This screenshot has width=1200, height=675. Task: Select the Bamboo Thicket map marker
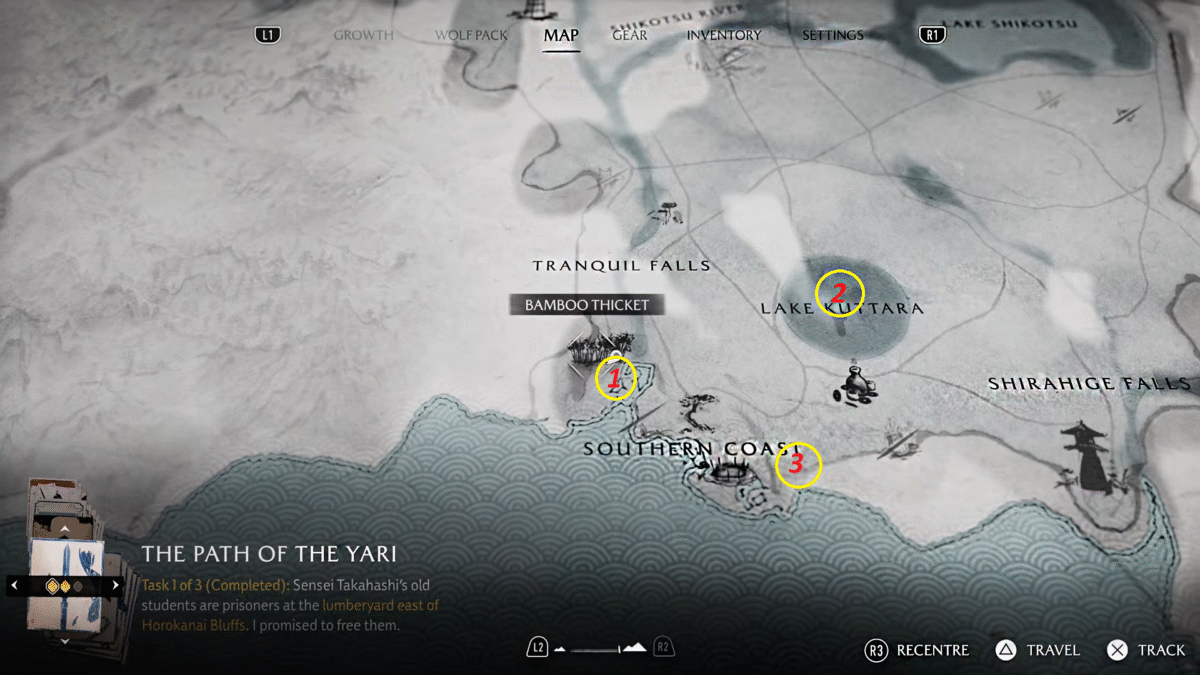point(588,349)
